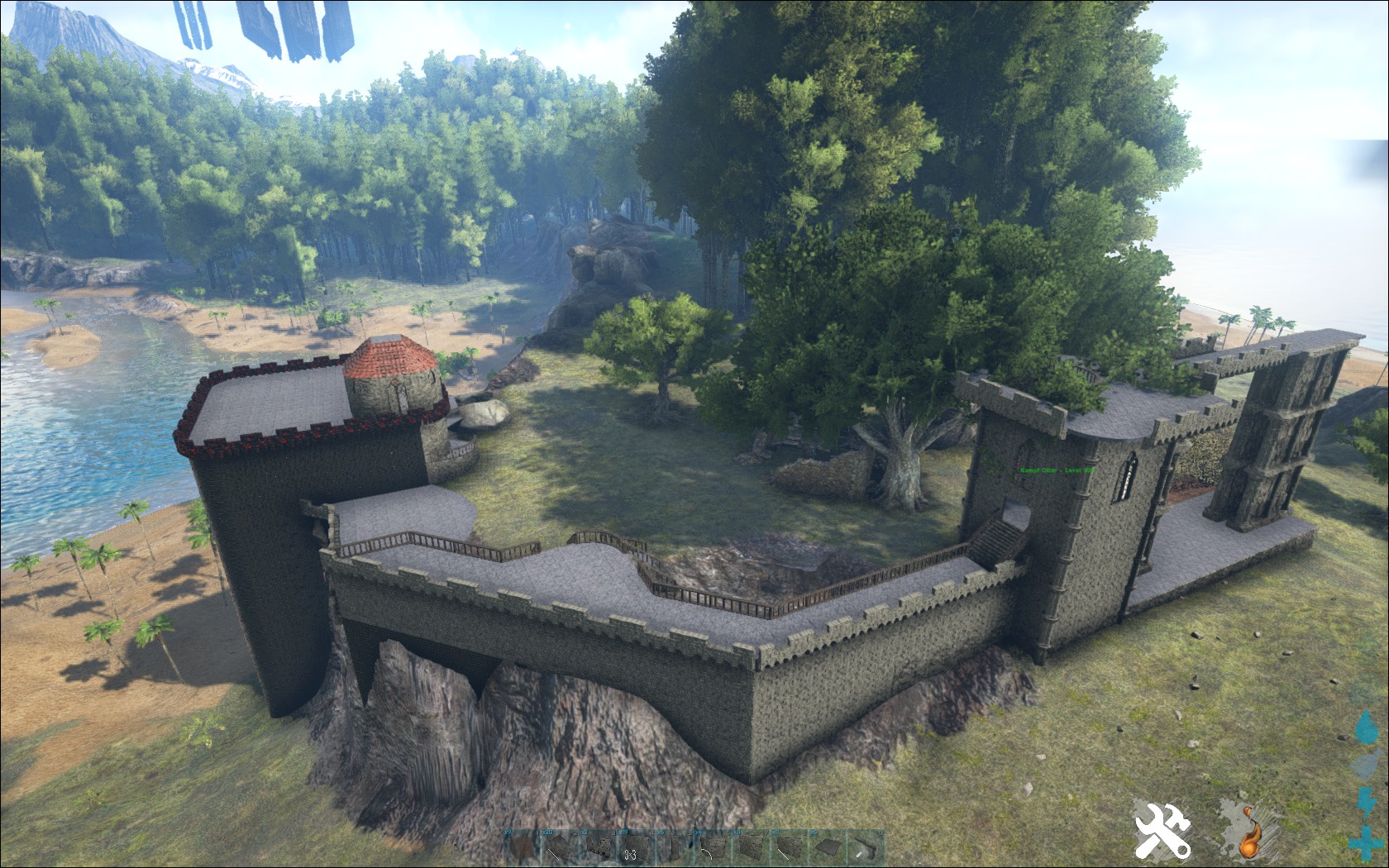Choose the plain stone wall in slot 7
Screen dimensions: 1389x868
click(x=751, y=849)
